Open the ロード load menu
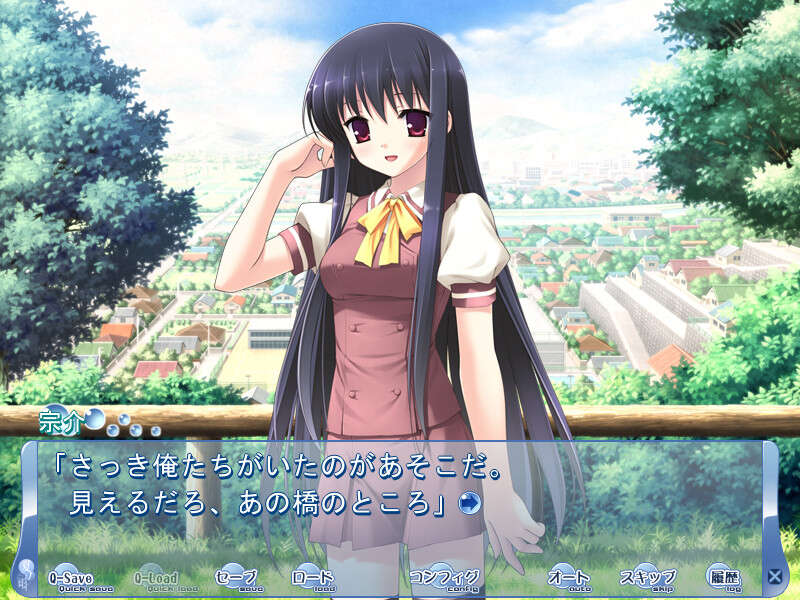 click(311, 578)
